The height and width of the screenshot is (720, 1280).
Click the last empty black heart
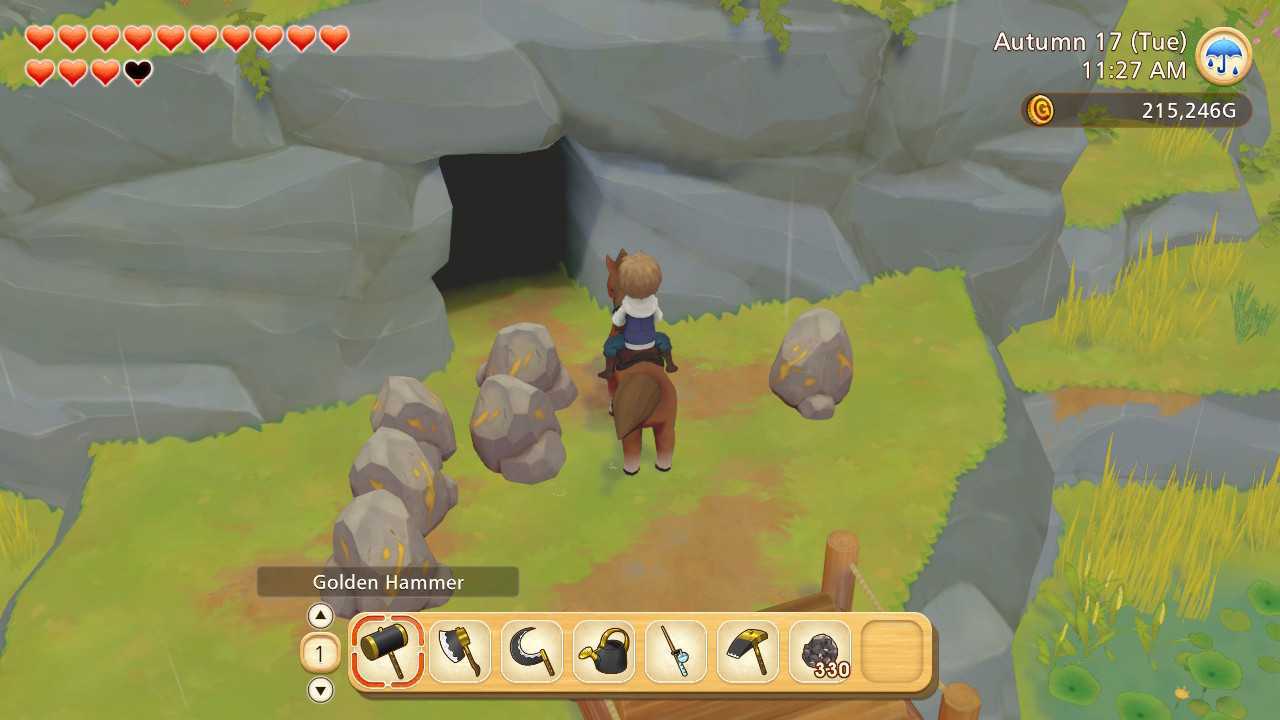coord(136,72)
